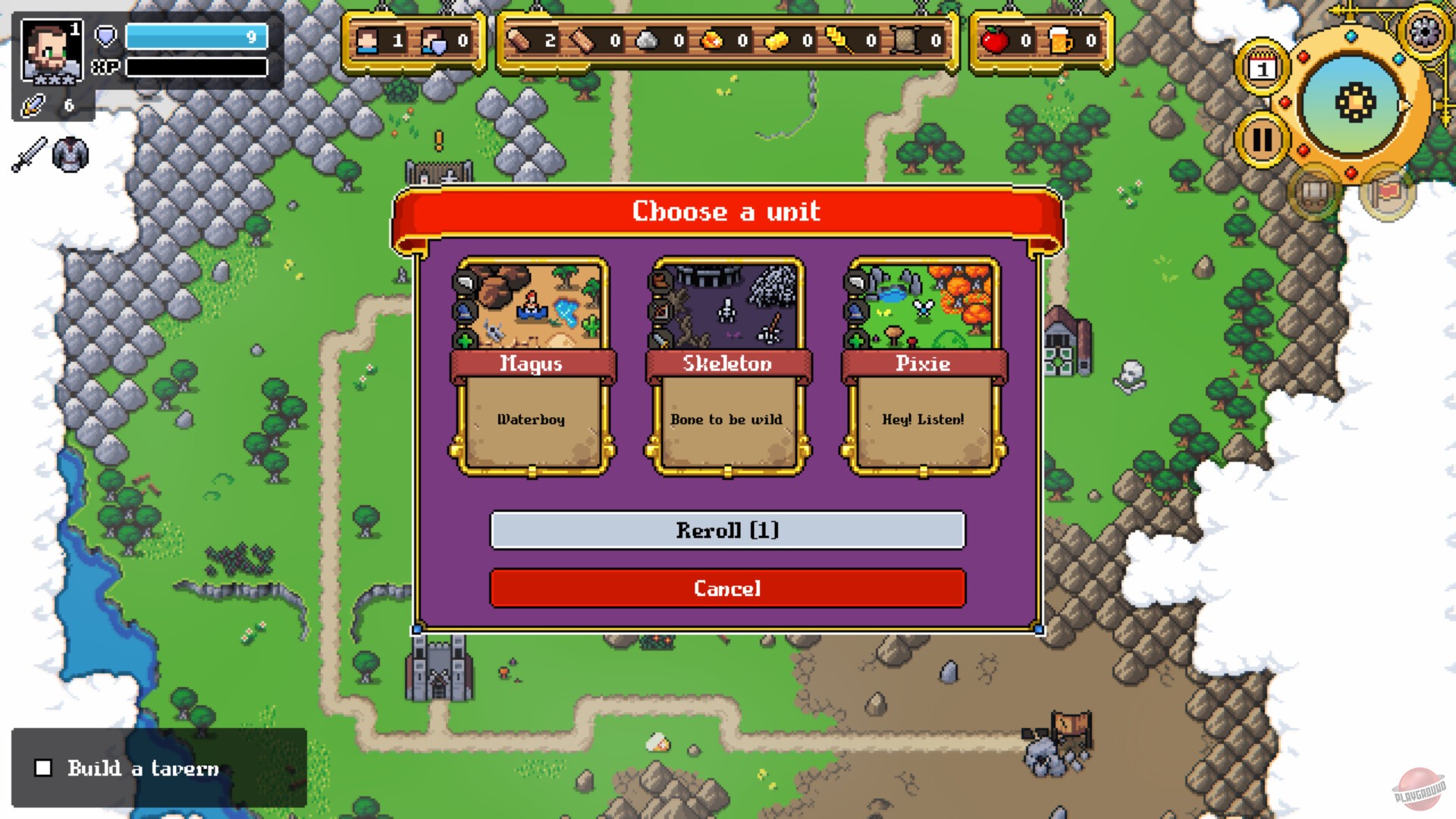Click the armor icon next to the sword
The width and height of the screenshot is (1456, 819).
tap(71, 155)
